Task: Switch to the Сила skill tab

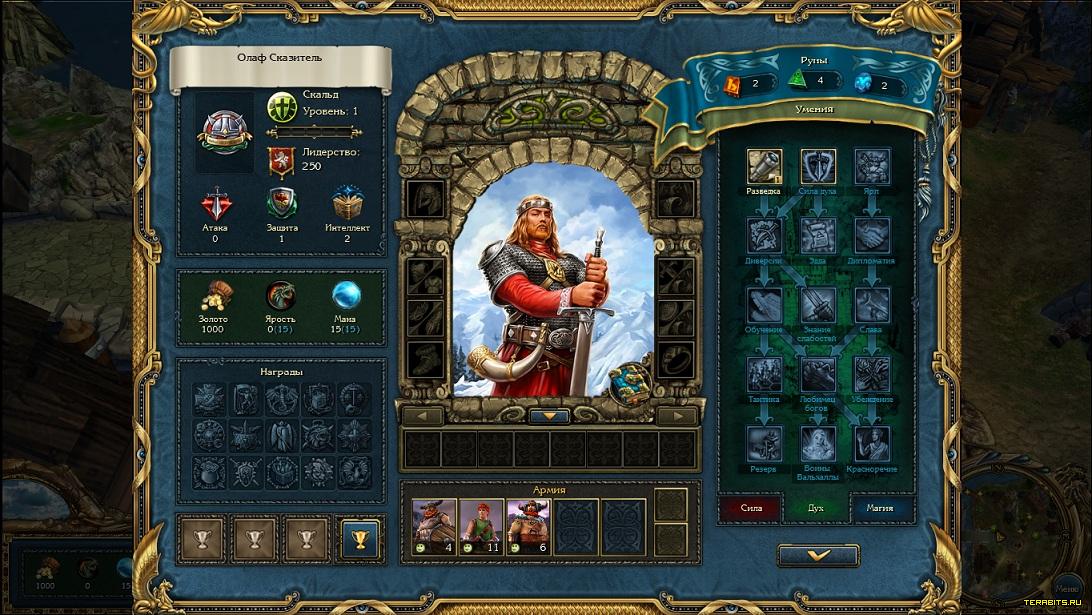Action: coord(751,508)
